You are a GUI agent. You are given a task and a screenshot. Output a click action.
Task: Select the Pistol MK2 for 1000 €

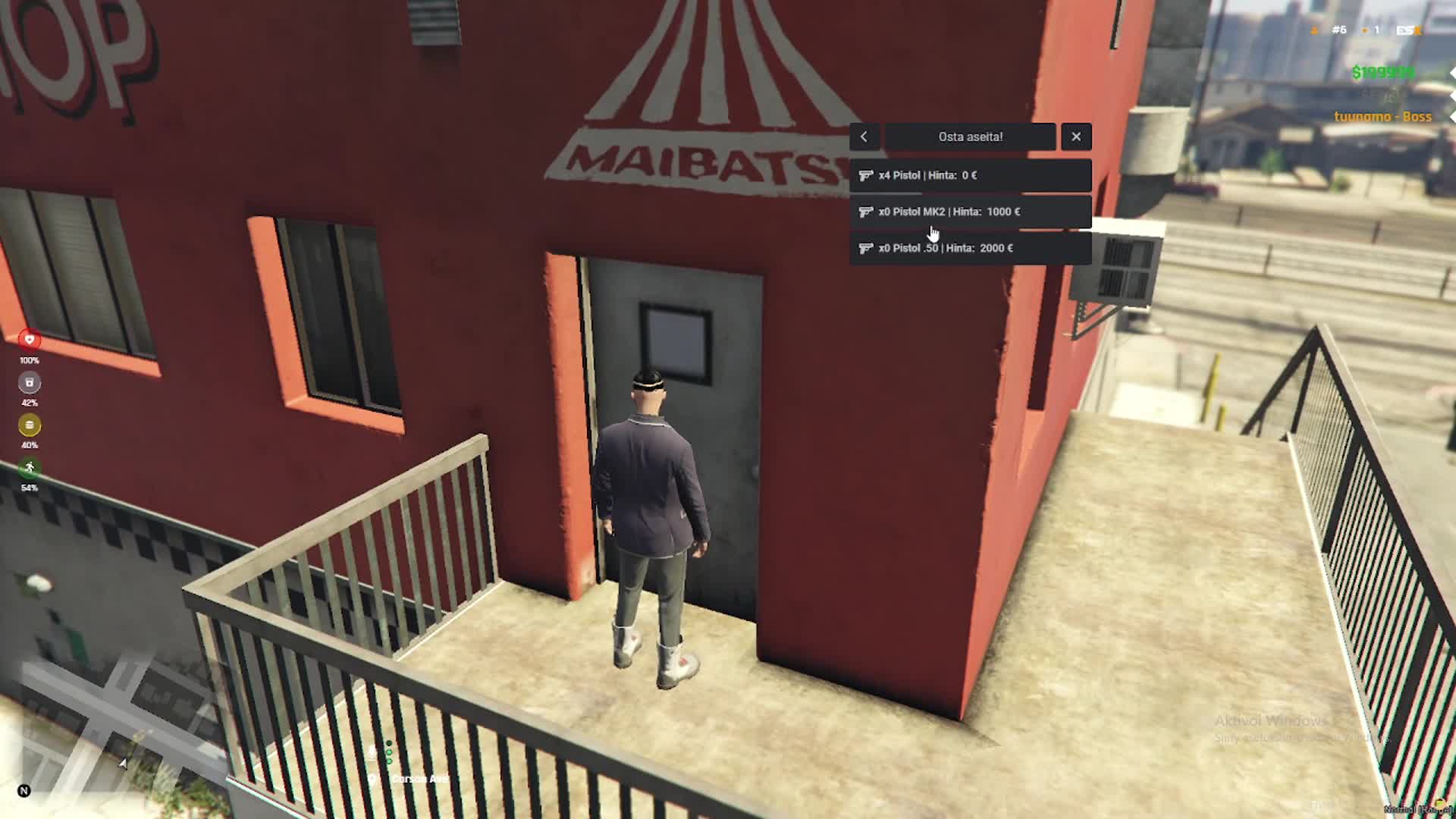[x=970, y=212]
